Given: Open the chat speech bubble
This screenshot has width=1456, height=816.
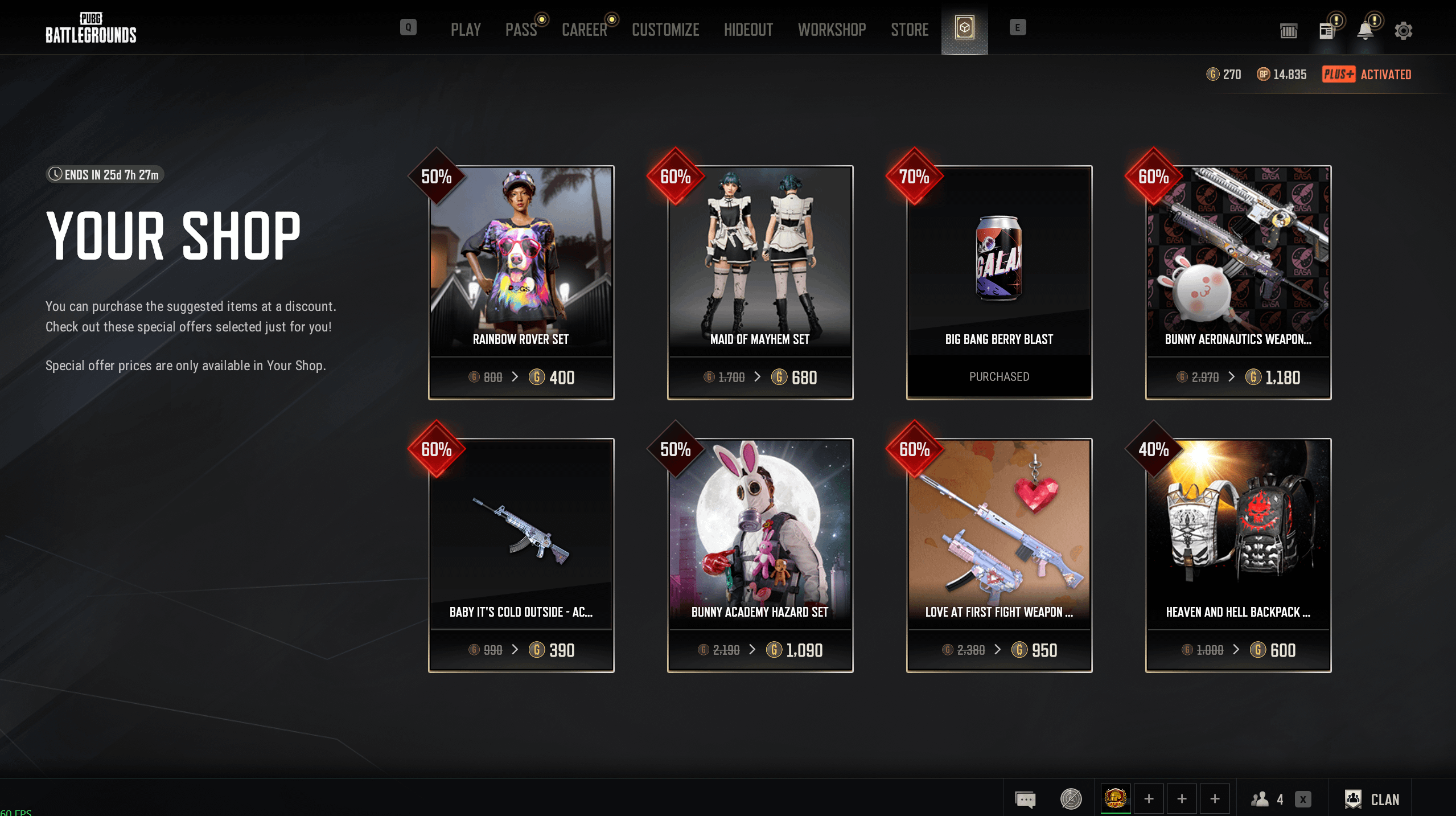Looking at the screenshot, I should pyautogui.click(x=1025, y=799).
